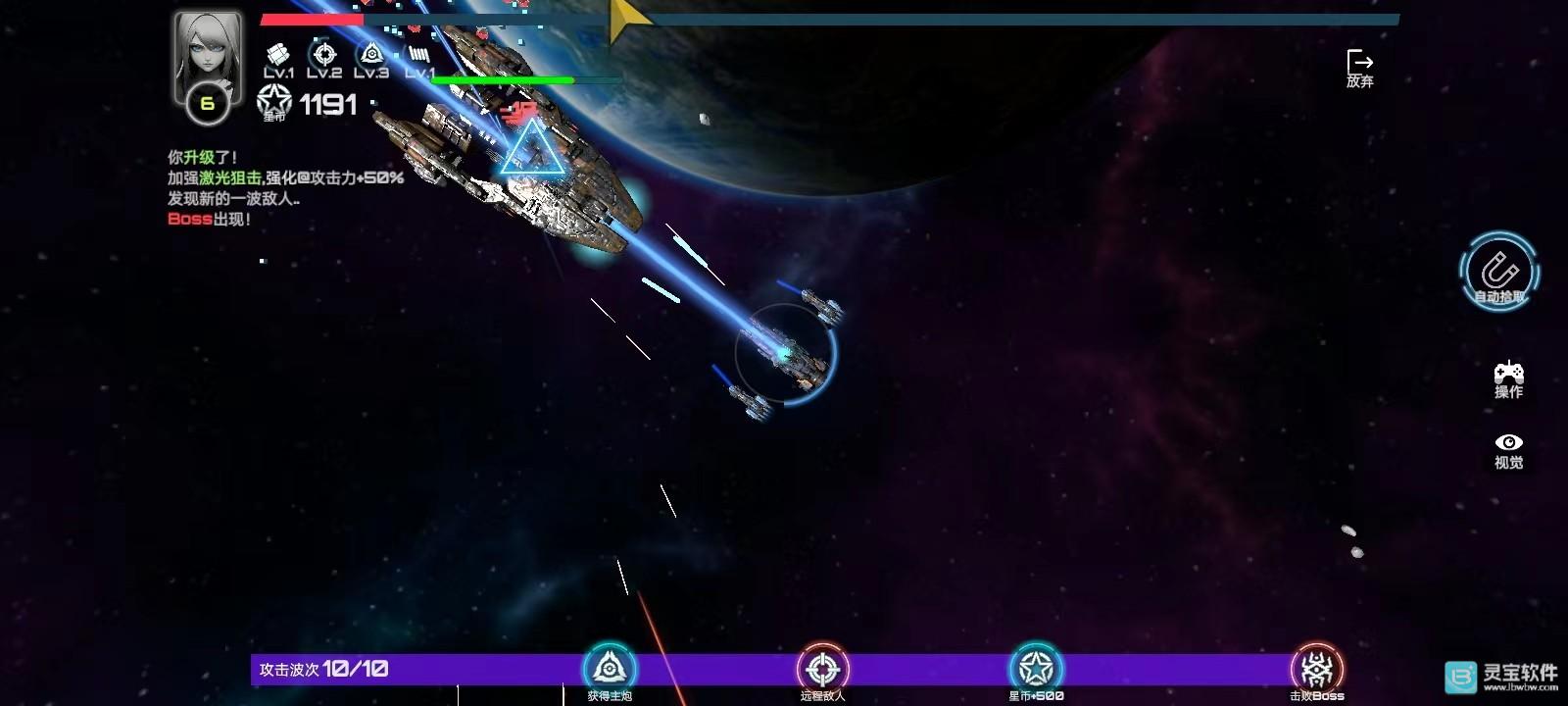Screen dimensions: 1568x706
Task: Select the Lv.3 triangle skill icon
Action: (370, 54)
